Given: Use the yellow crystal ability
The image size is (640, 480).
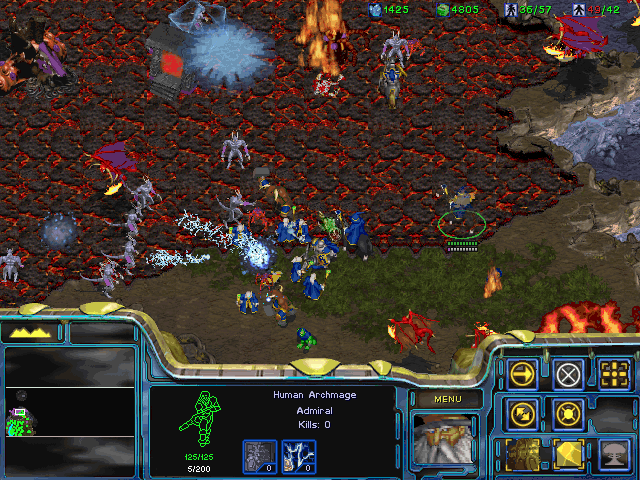Looking at the screenshot, I should pyautogui.click(x=569, y=453).
